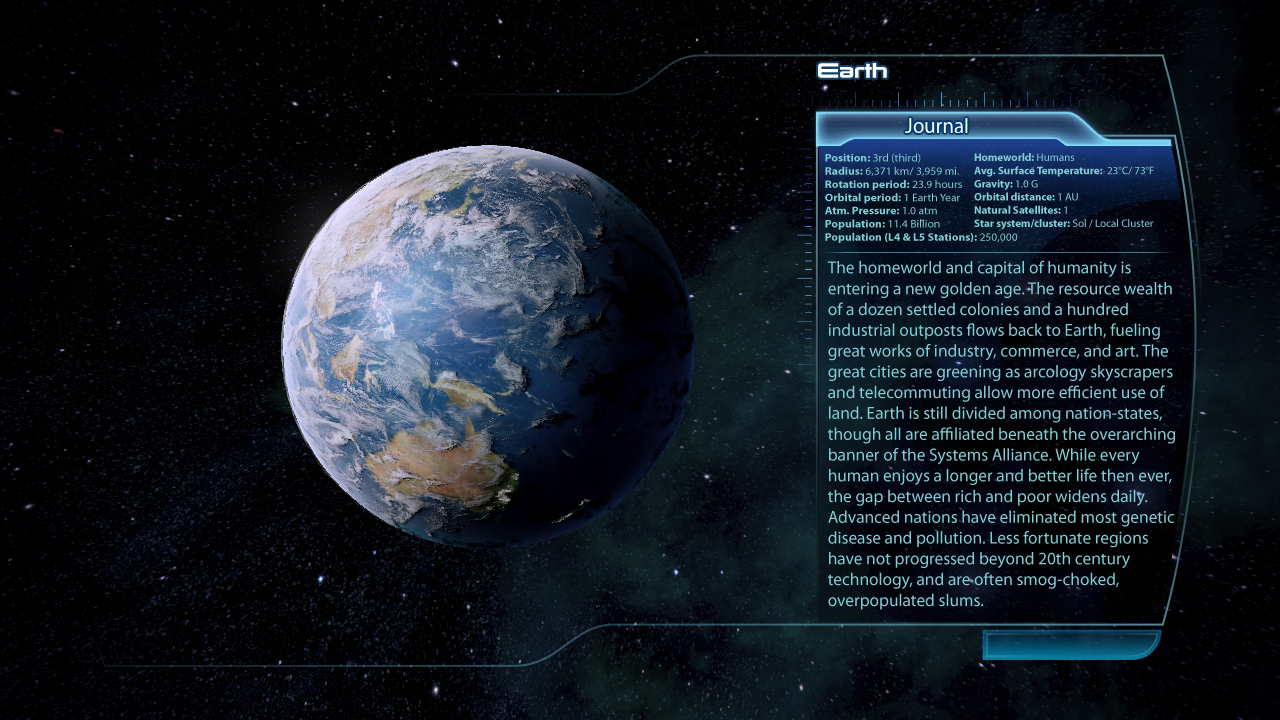Click Sol / Local Cluster star system text

pyautogui.click(x=1063, y=223)
